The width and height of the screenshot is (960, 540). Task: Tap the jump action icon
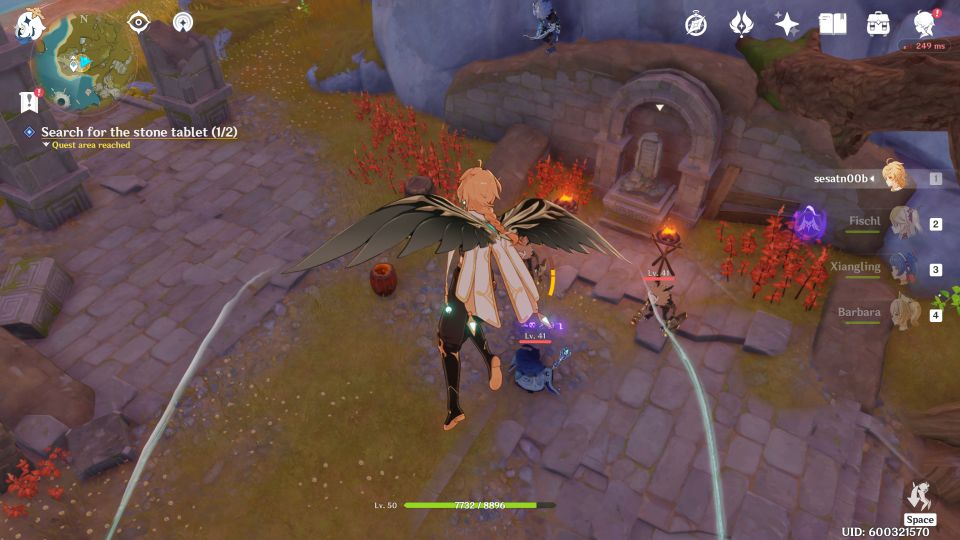coord(919,496)
